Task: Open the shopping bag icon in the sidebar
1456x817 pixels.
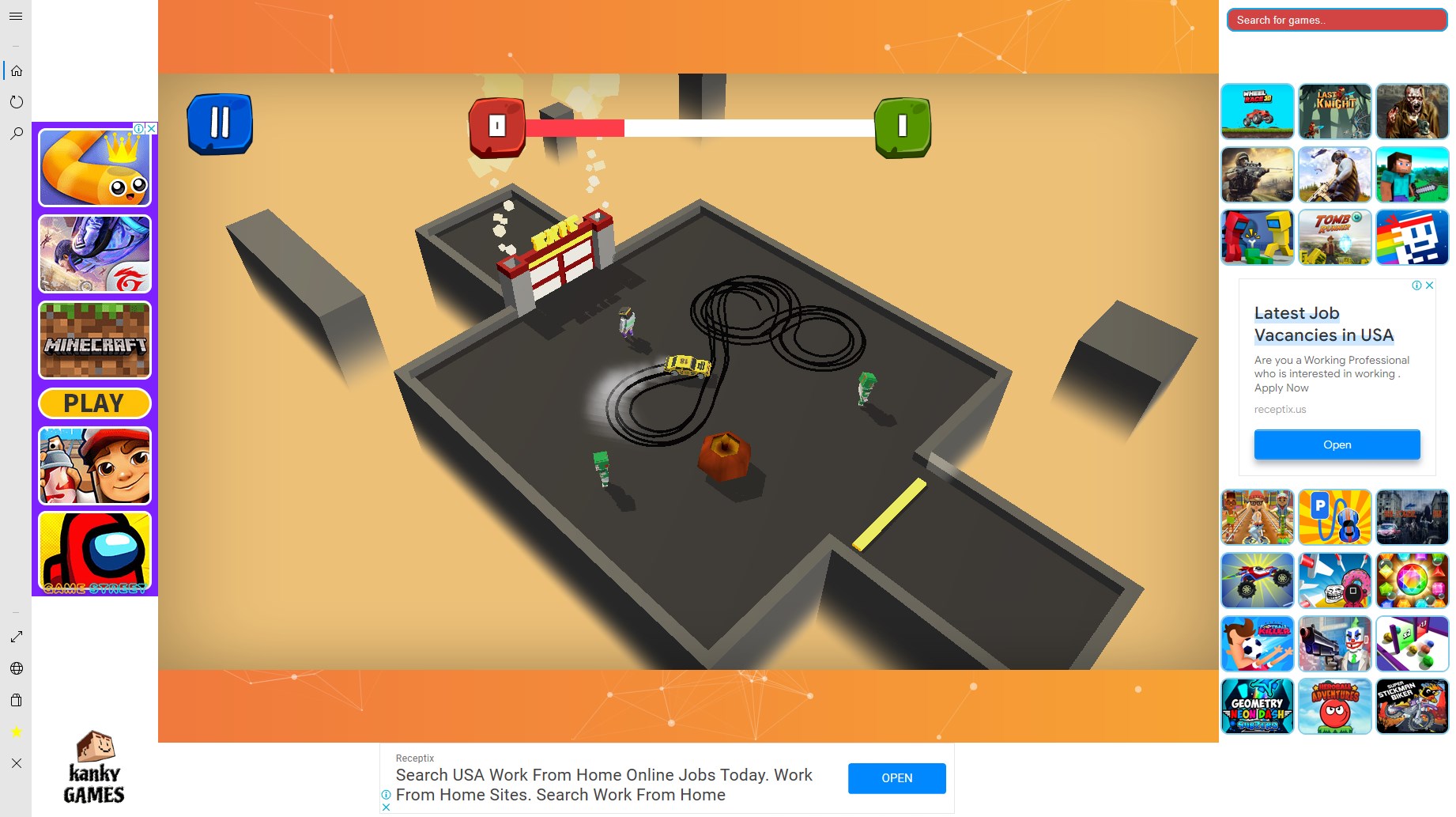Action: click(x=16, y=700)
